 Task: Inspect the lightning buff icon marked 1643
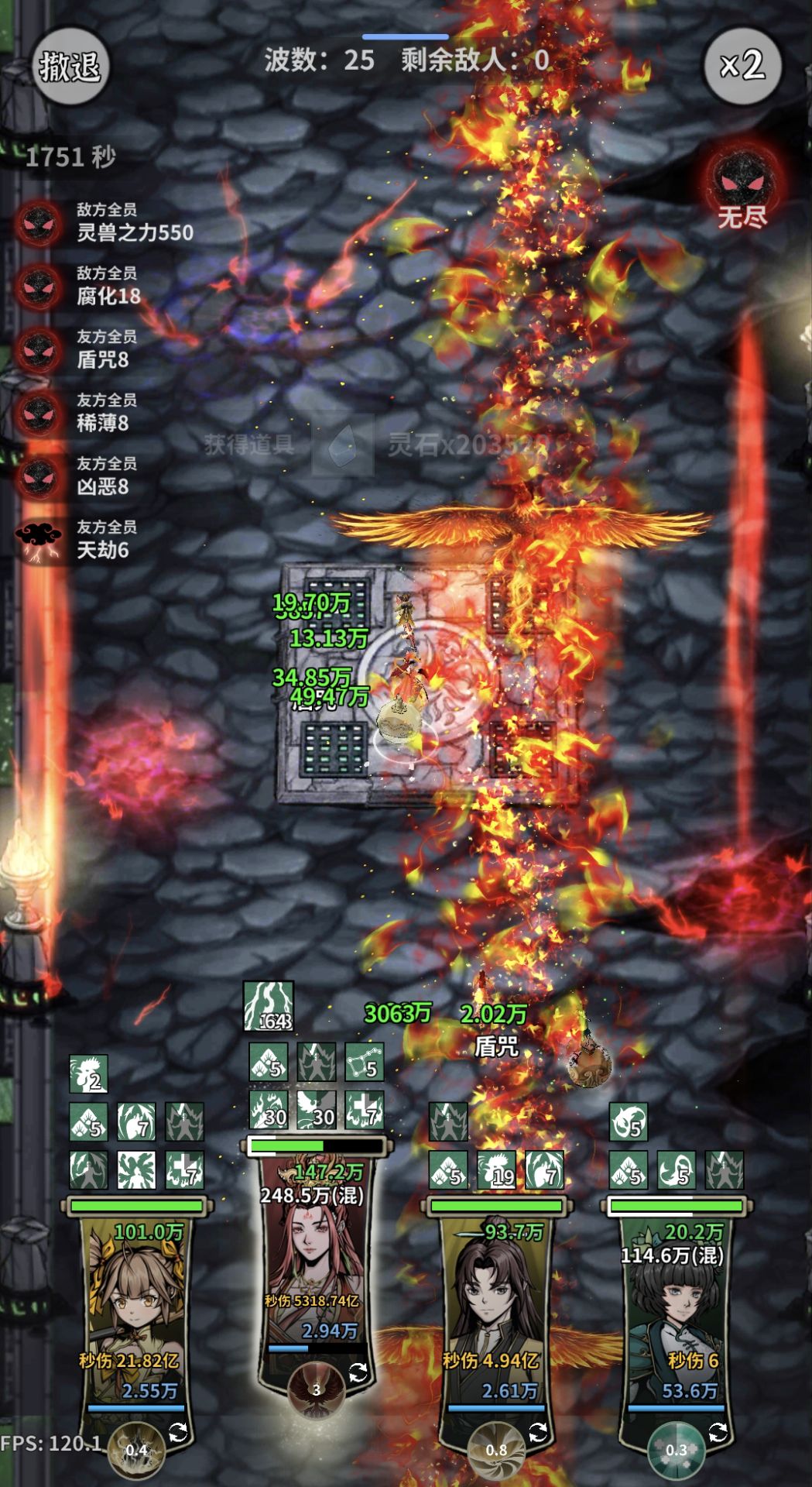click(x=269, y=1006)
